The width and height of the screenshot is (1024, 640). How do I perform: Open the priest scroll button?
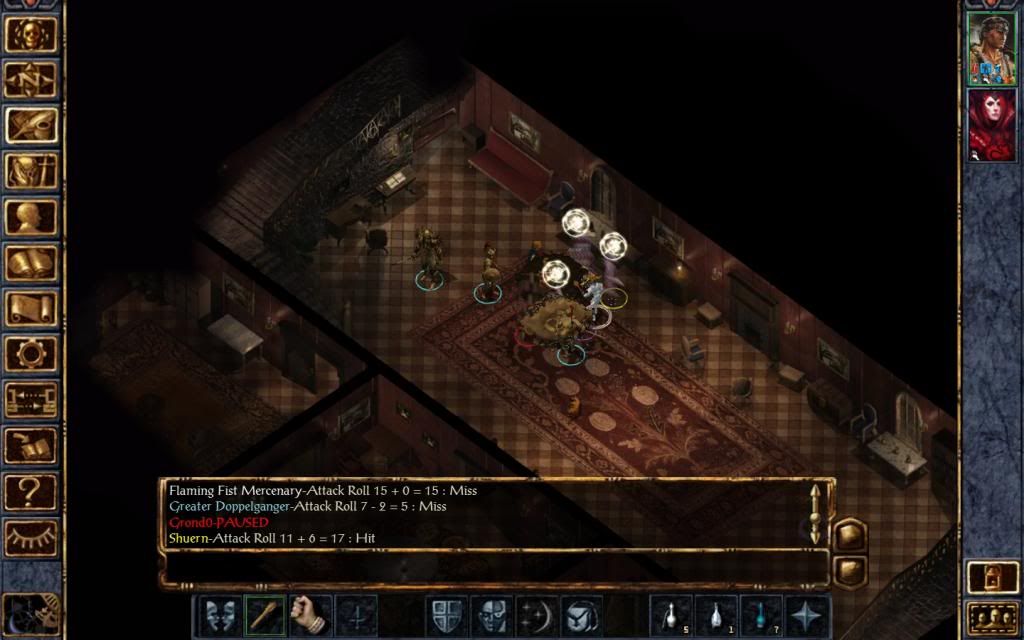[x=31, y=308]
